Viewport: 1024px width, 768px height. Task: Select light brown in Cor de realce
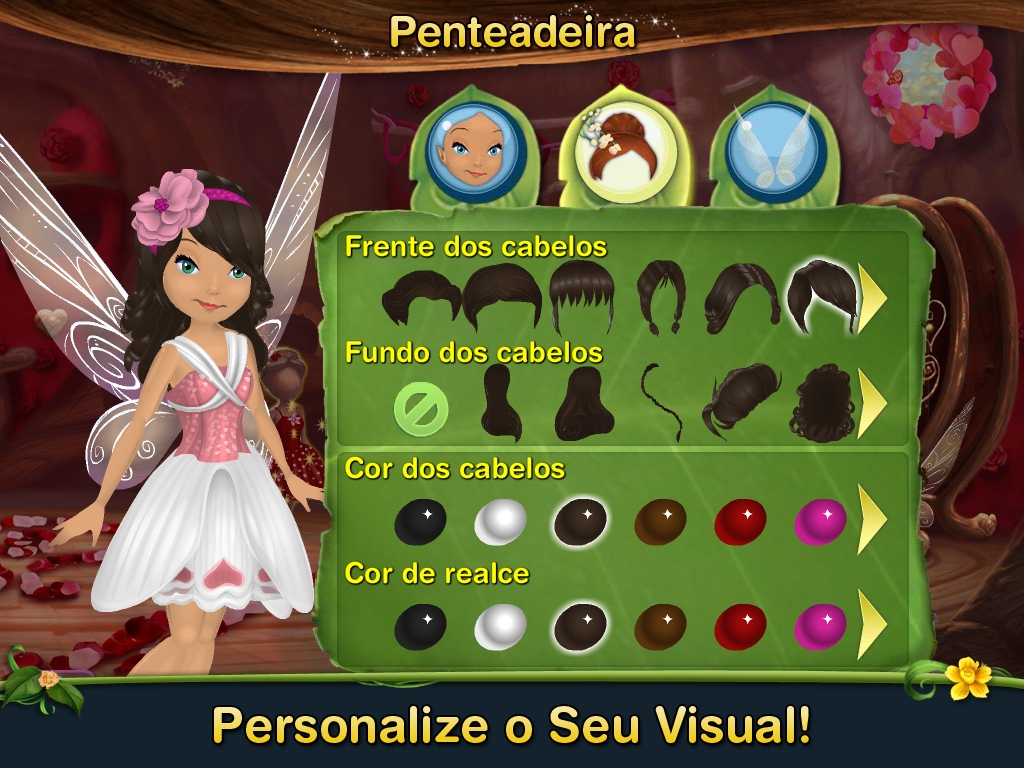[661, 627]
